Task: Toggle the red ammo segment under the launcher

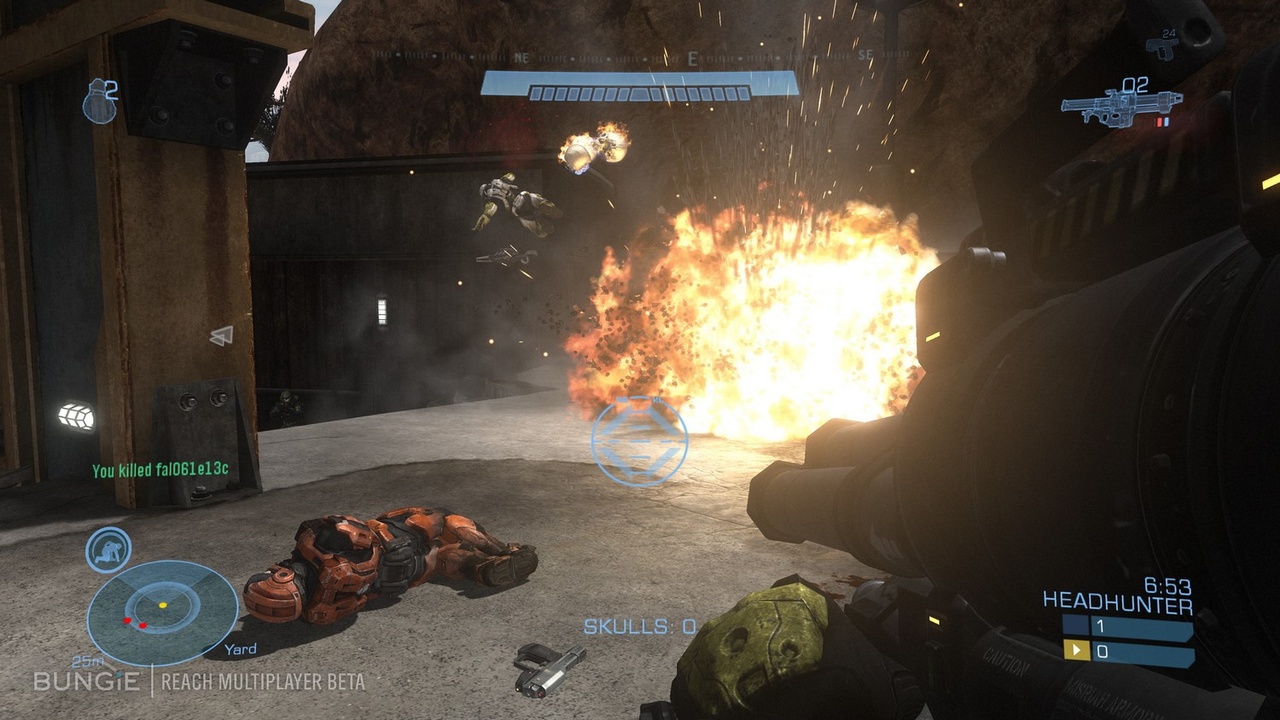Action: [1159, 122]
